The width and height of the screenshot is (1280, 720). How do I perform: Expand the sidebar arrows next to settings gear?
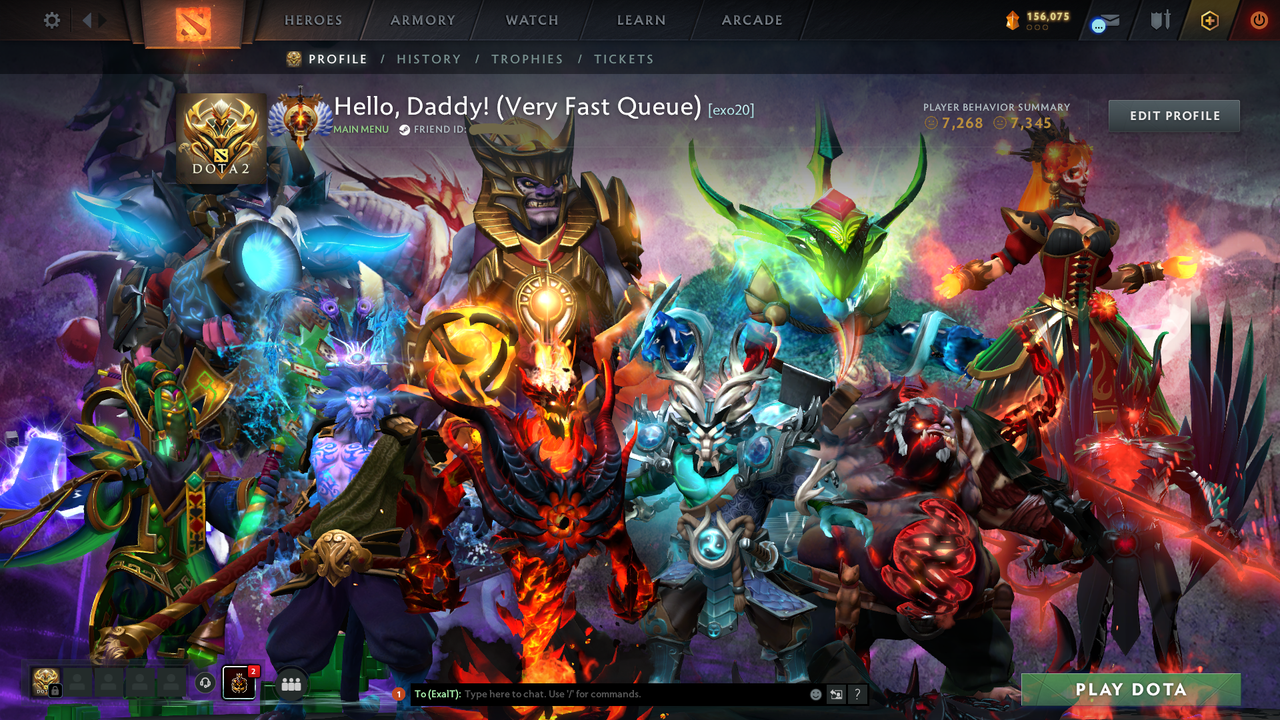(93, 19)
